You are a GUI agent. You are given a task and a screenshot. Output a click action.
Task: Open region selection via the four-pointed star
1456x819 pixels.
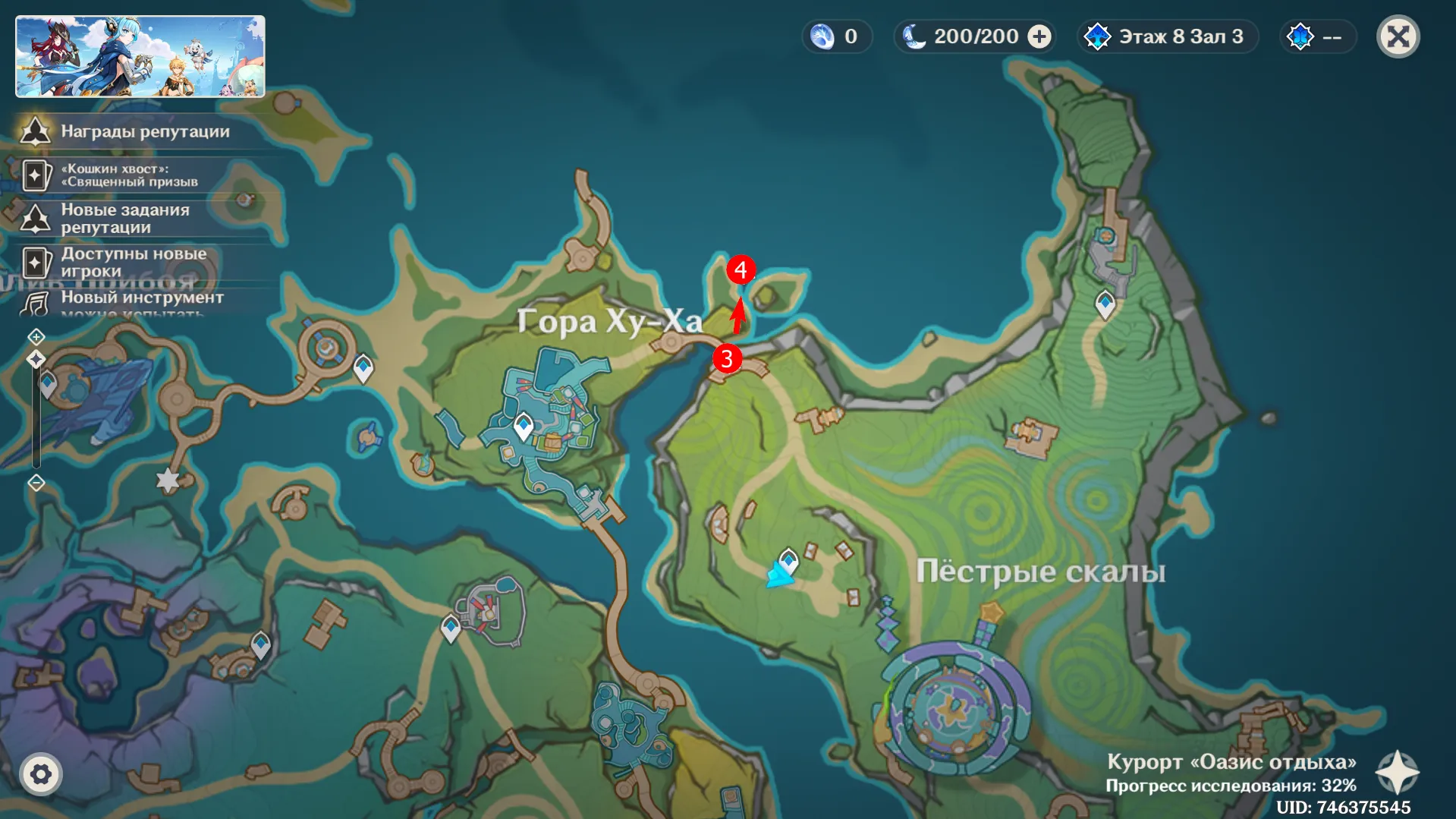[1397, 773]
